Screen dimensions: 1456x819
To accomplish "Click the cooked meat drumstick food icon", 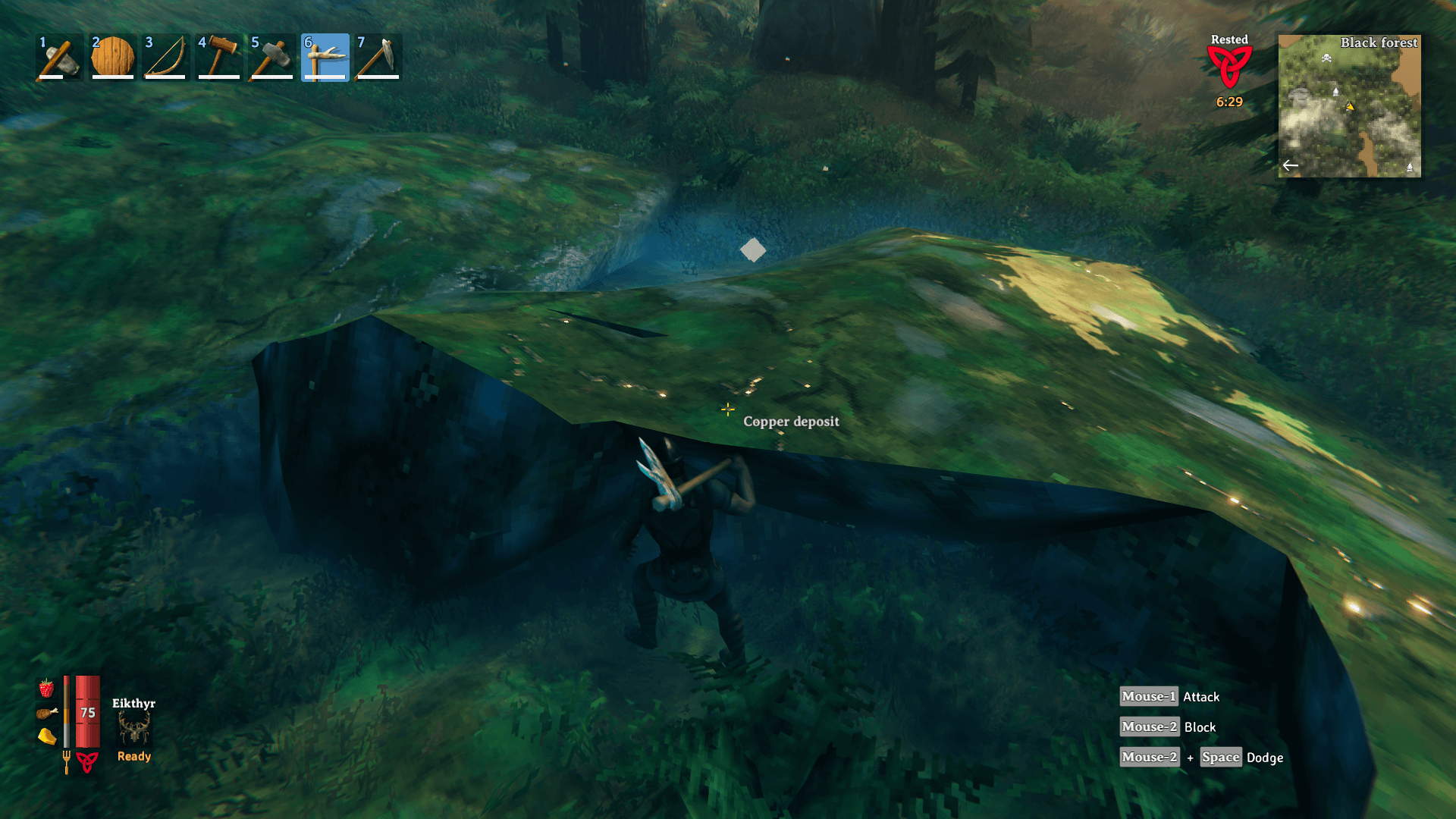I will [x=47, y=713].
